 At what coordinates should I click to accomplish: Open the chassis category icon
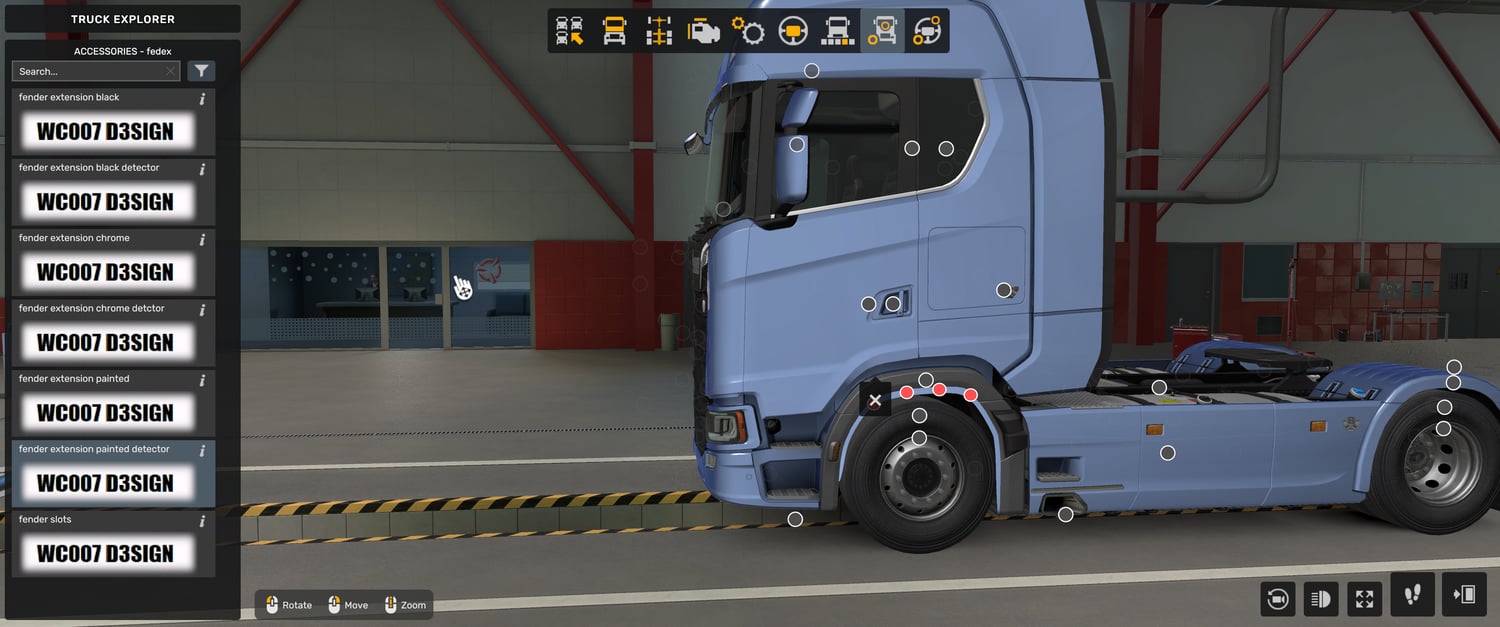(x=659, y=31)
